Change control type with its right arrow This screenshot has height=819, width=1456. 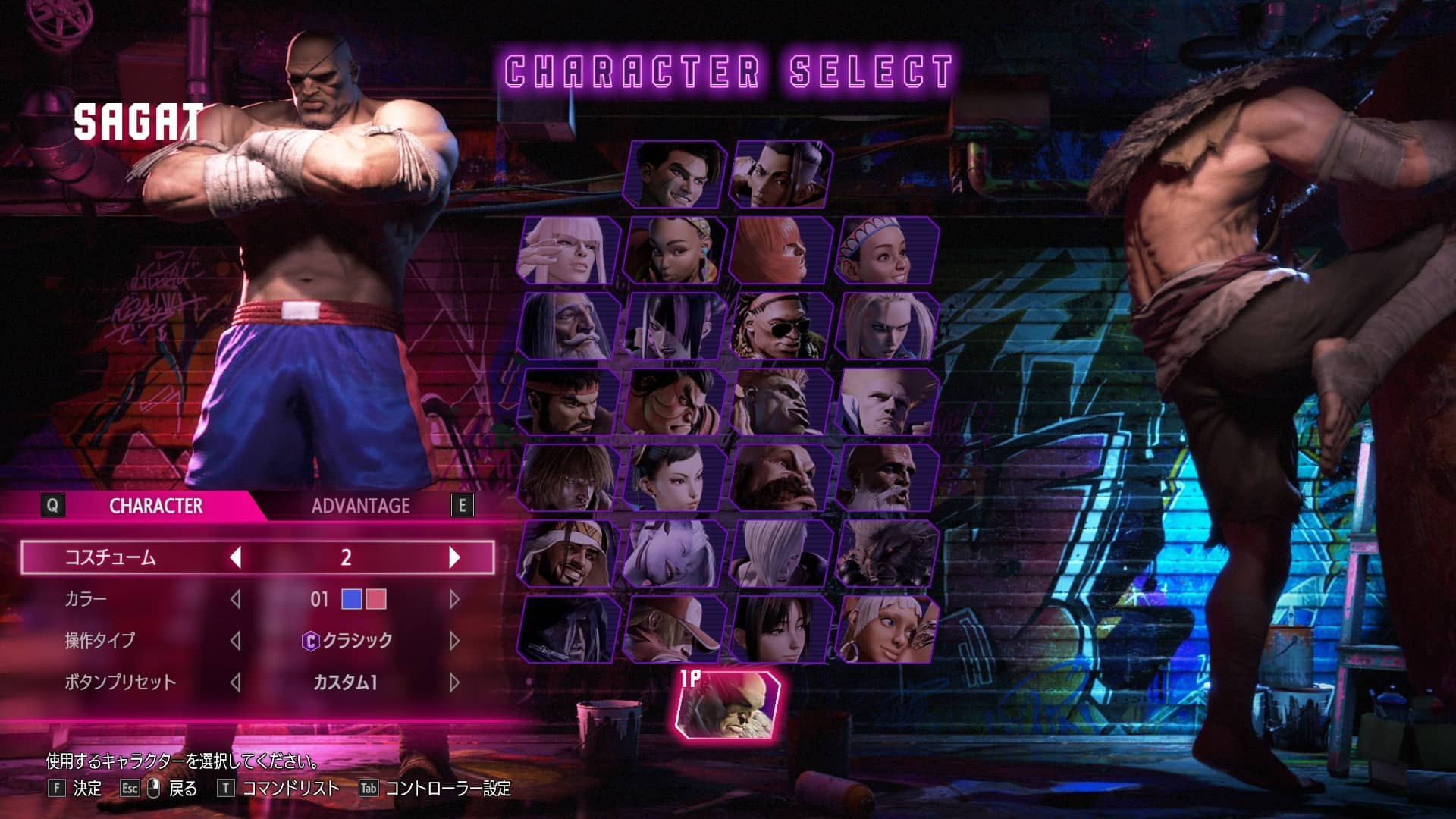click(x=454, y=641)
